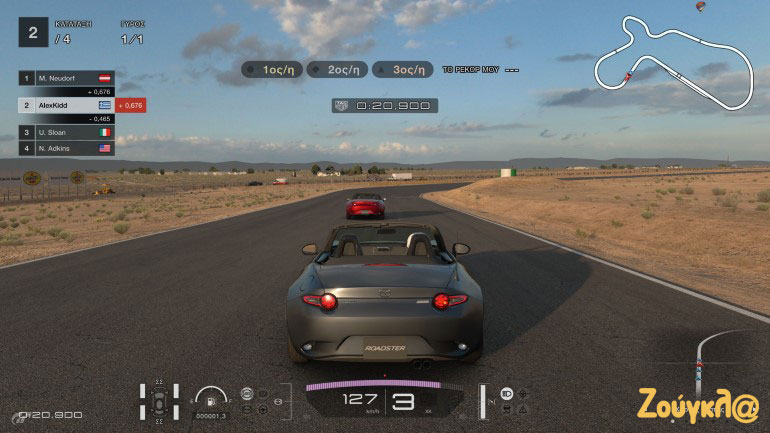Select the 1ος/η sector indicator
The image size is (770, 433).
273,70
